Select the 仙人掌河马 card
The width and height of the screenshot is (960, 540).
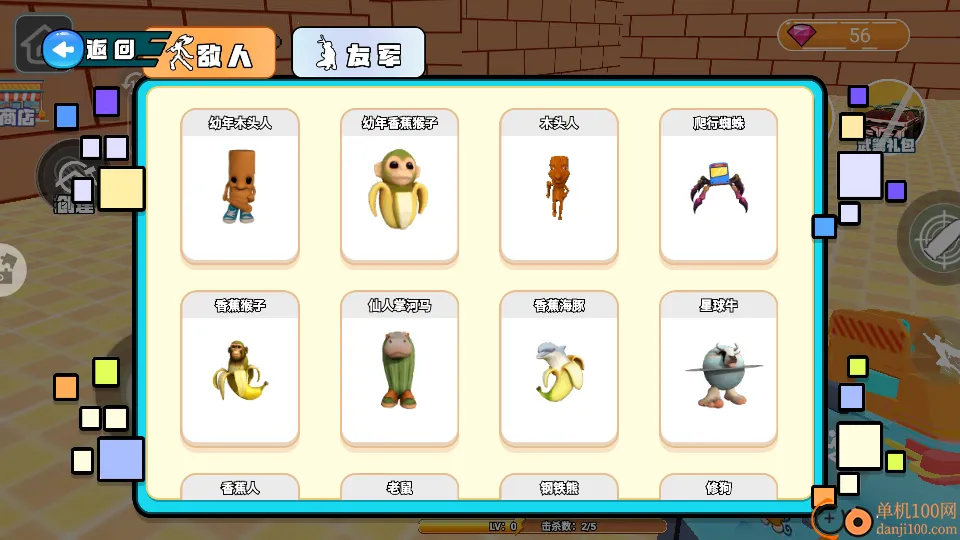coord(400,369)
